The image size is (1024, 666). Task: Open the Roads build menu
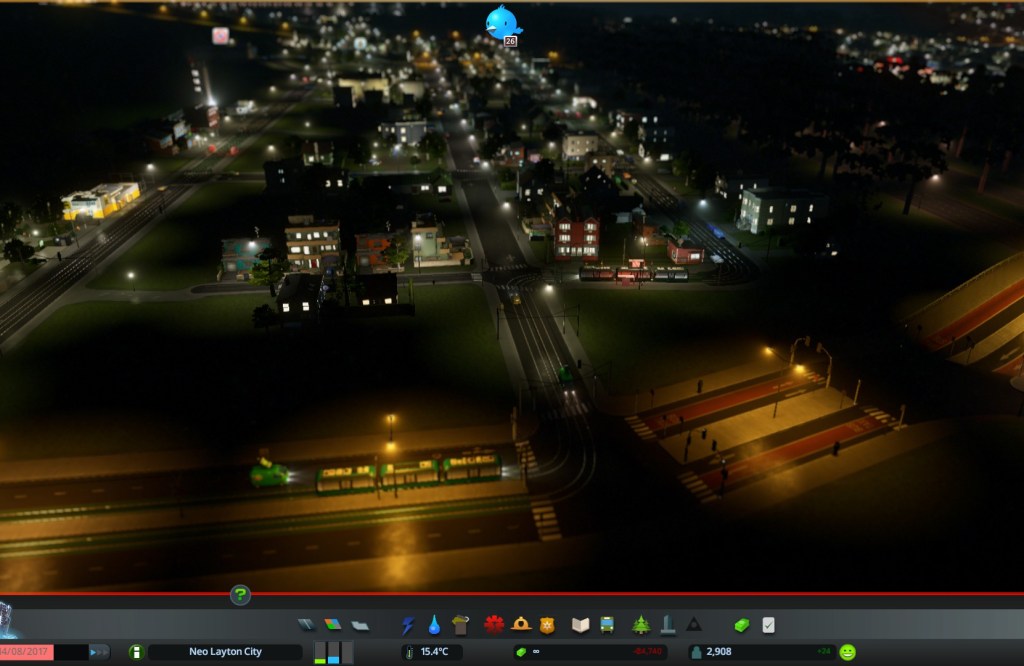pos(307,625)
